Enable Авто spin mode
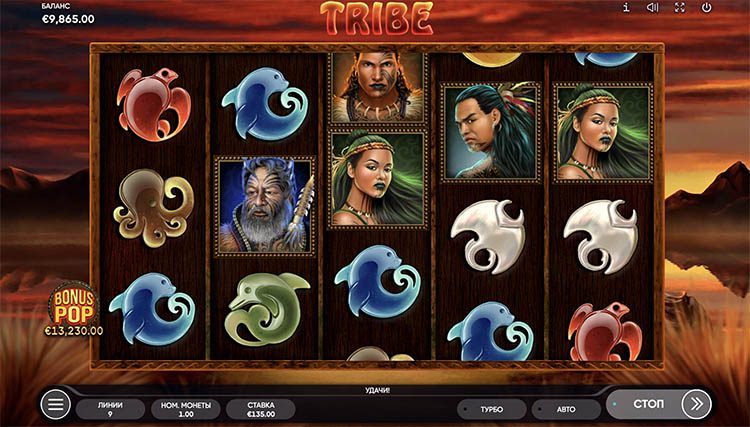750x427 pixels. click(565, 409)
